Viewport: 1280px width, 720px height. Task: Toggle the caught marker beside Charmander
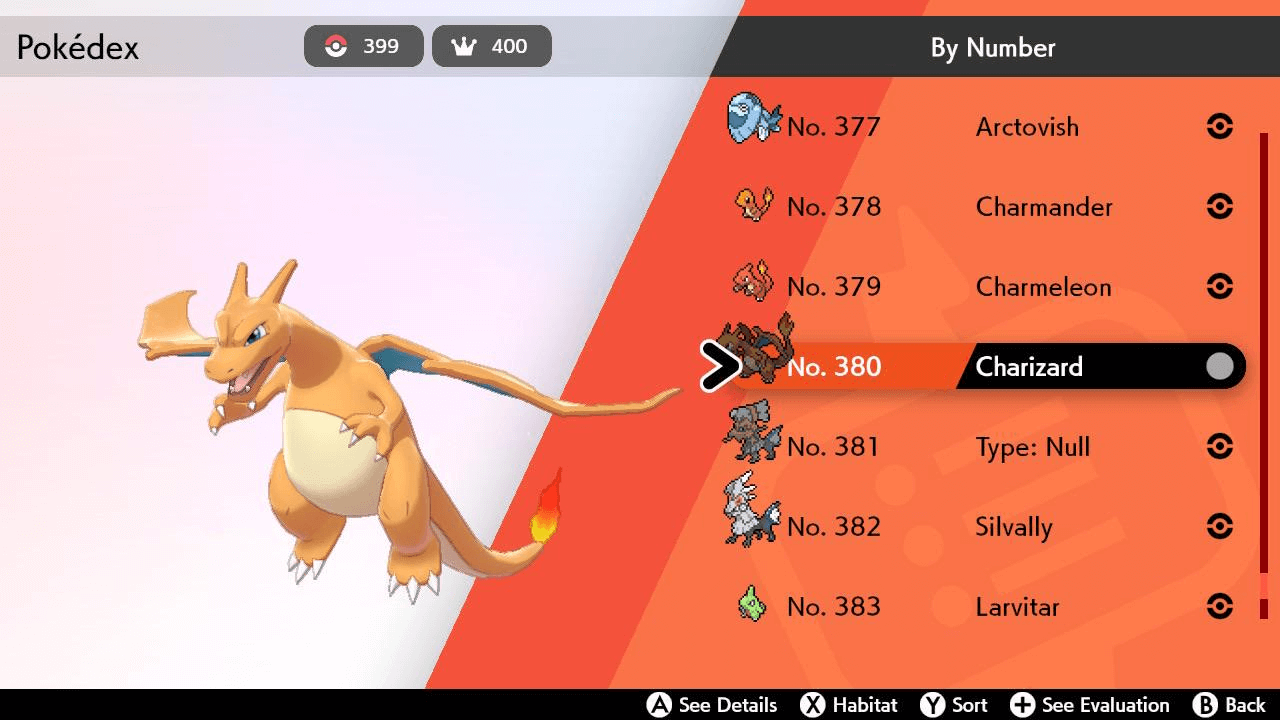1220,206
